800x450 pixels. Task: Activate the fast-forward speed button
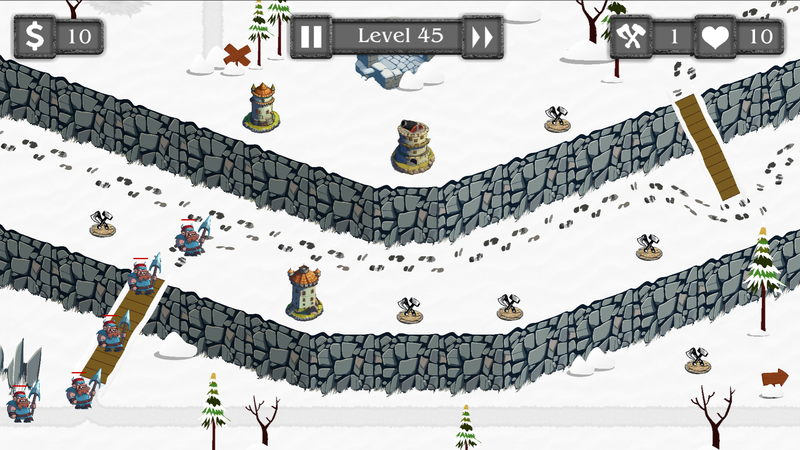tap(482, 37)
